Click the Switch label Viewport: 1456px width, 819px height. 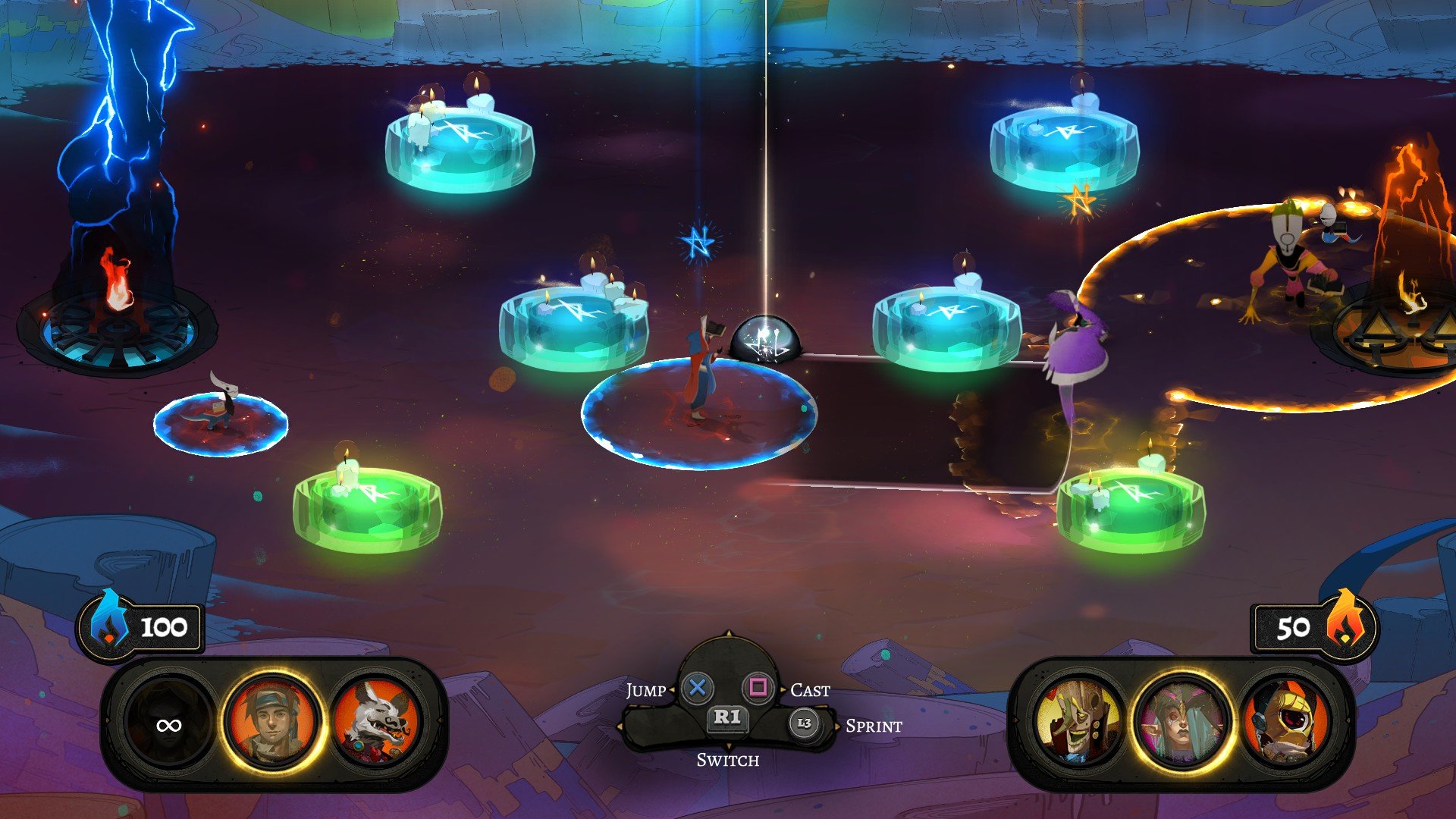pyautogui.click(x=730, y=758)
